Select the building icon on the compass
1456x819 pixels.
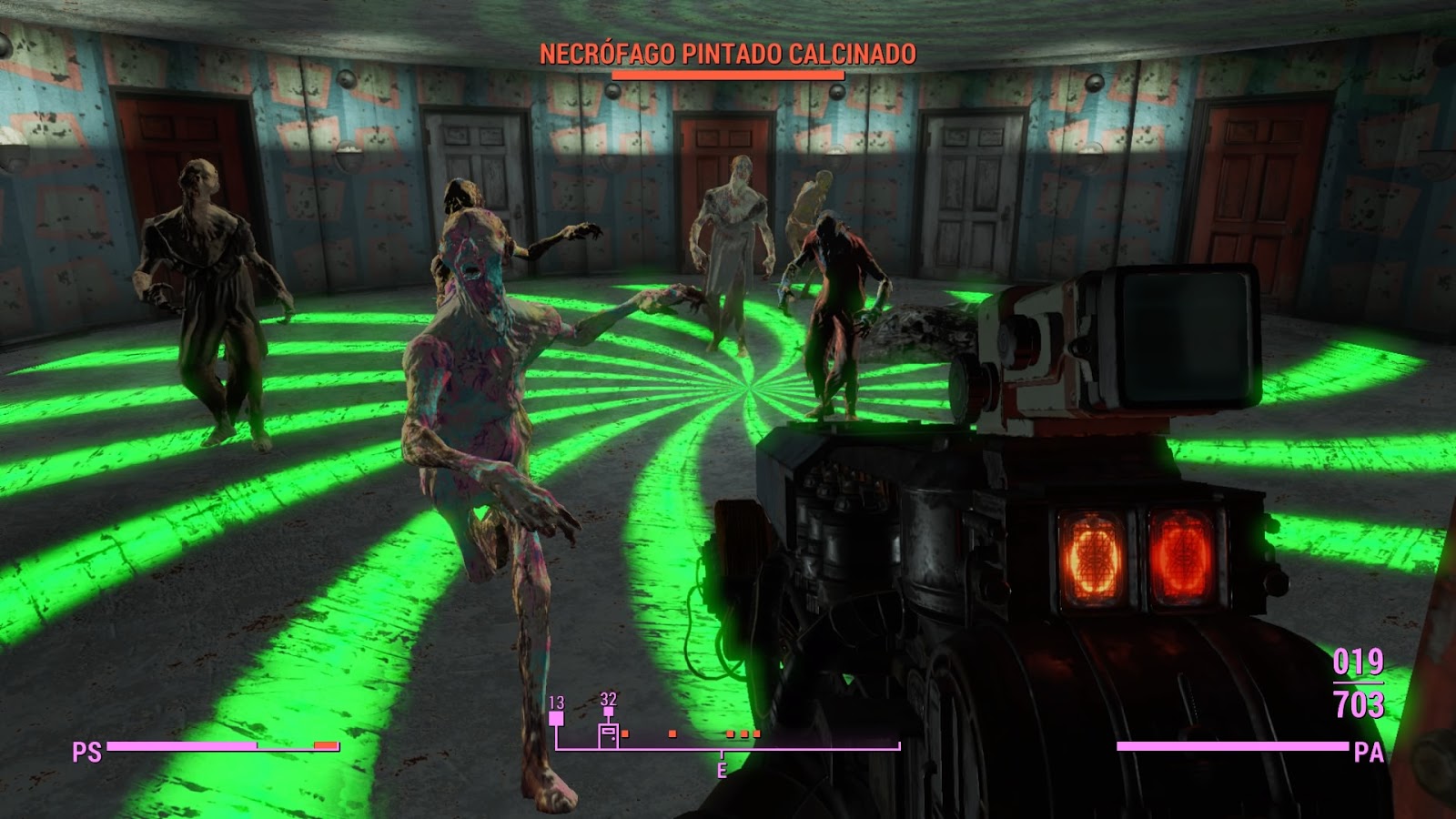[608, 733]
